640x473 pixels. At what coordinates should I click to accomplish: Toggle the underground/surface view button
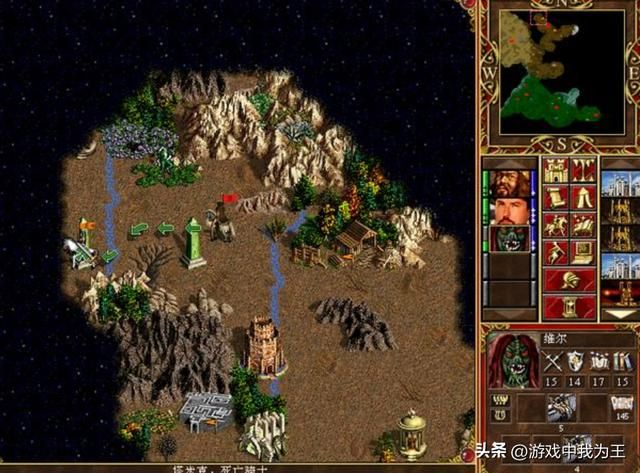click(x=583, y=169)
